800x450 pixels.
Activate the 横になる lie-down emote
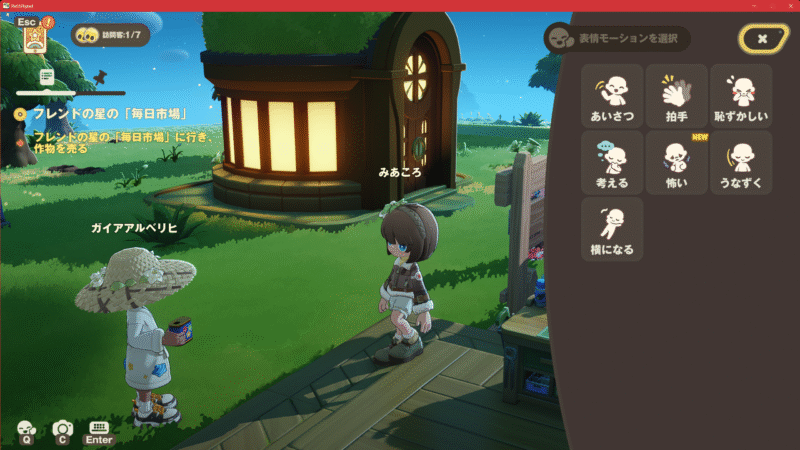coord(611,228)
